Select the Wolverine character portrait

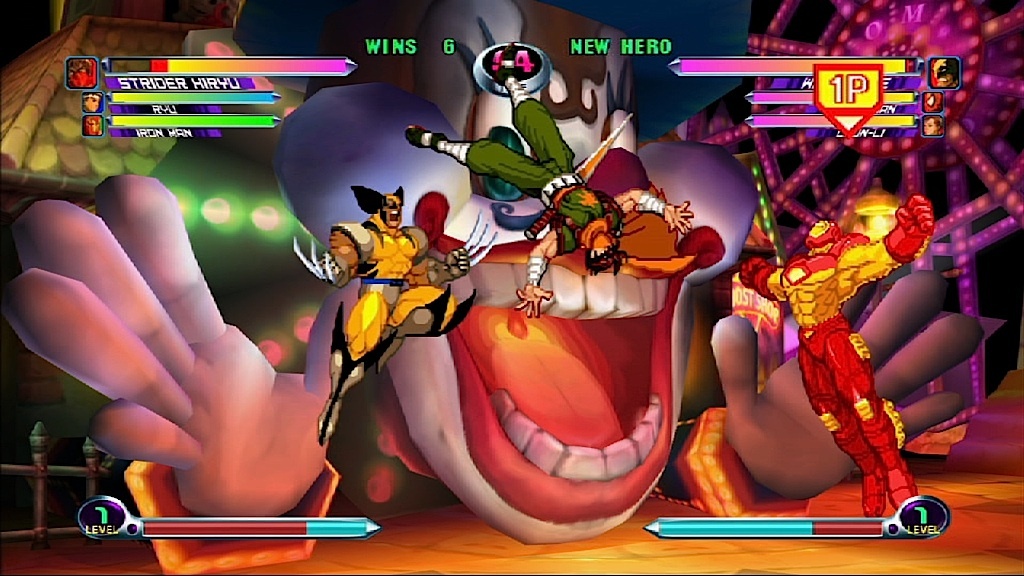(x=943, y=72)
